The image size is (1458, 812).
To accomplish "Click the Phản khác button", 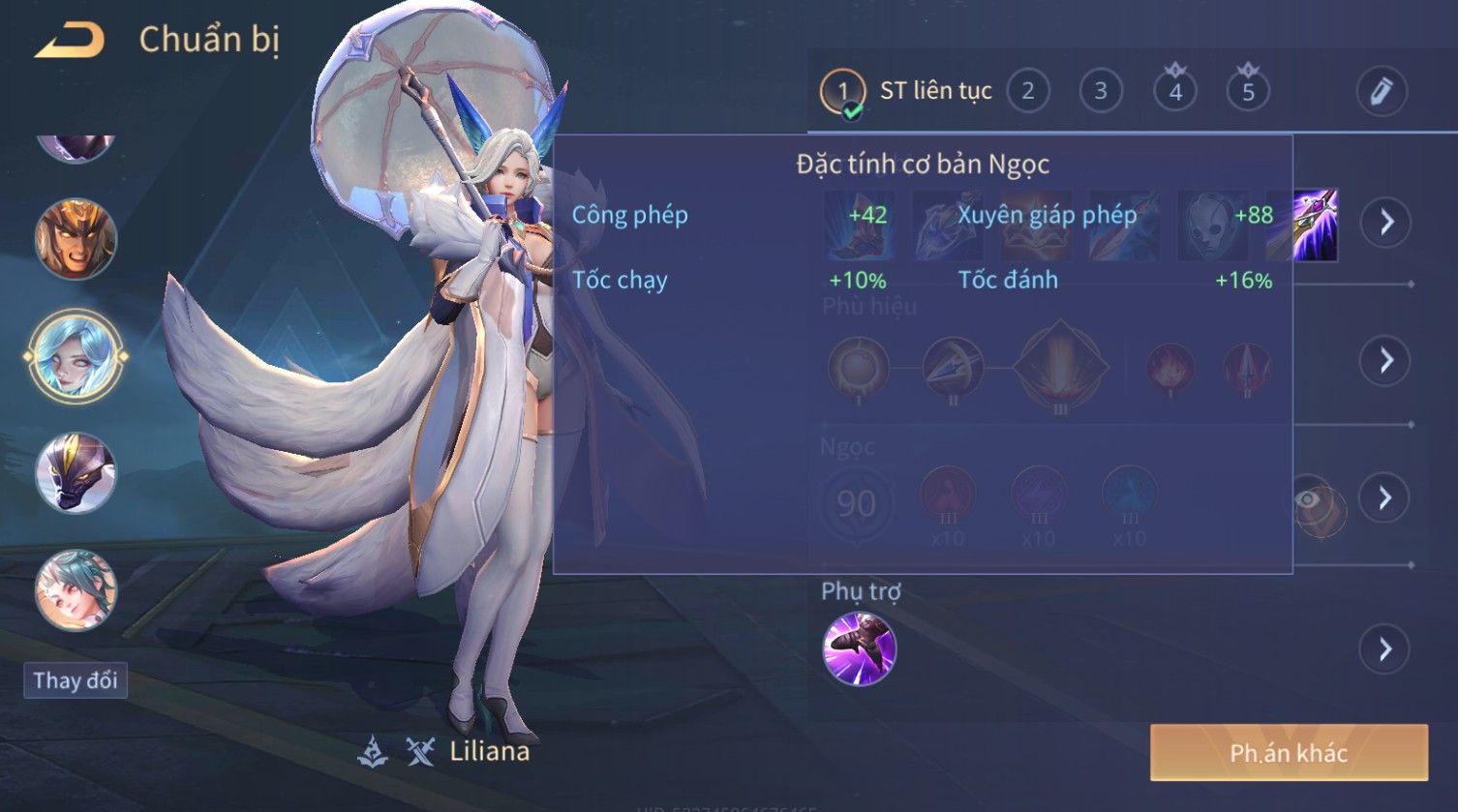I will (x=1289, y=753).
